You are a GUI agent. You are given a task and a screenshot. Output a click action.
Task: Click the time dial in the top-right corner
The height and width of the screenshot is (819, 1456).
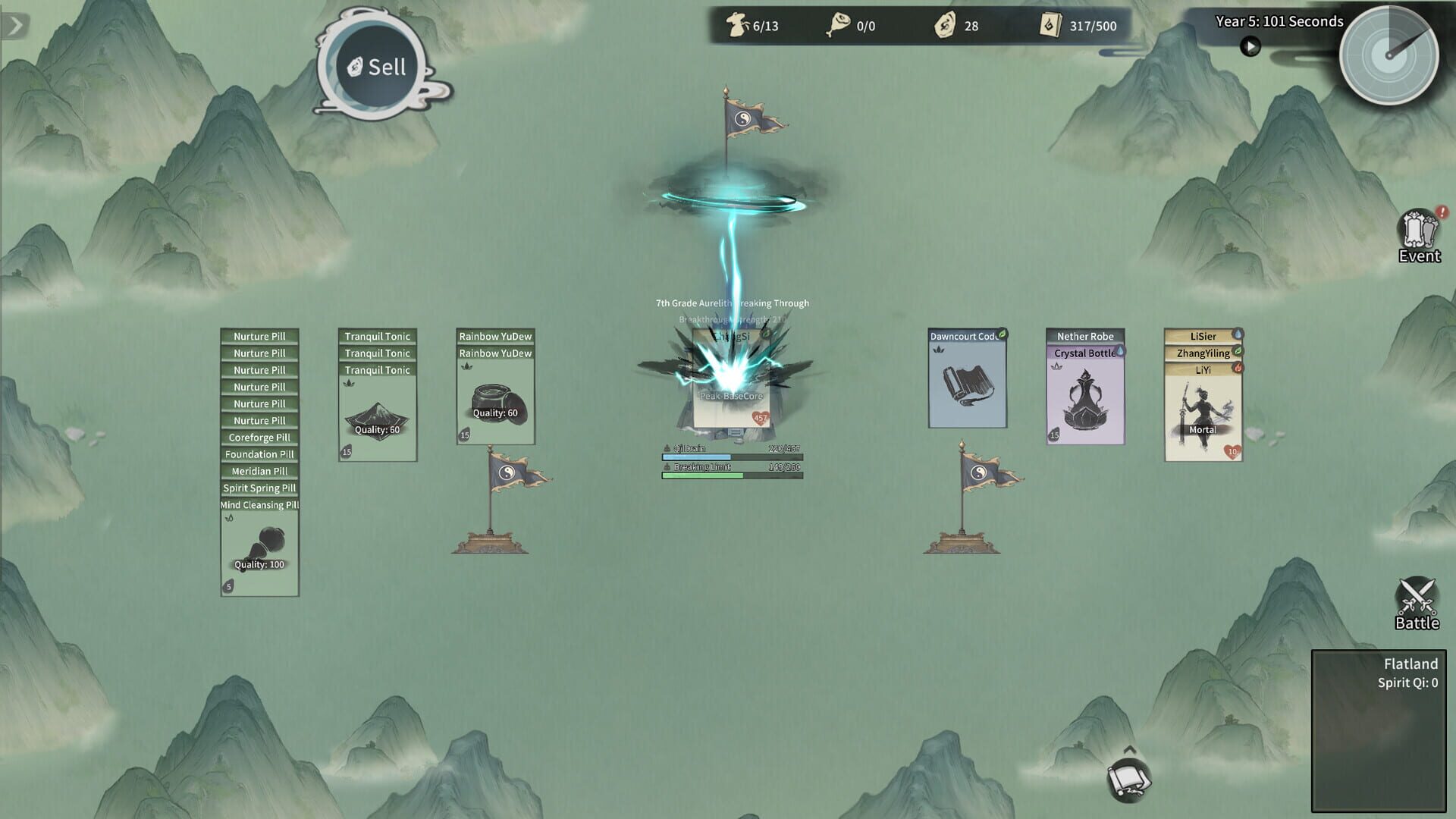coord(1389,57)
